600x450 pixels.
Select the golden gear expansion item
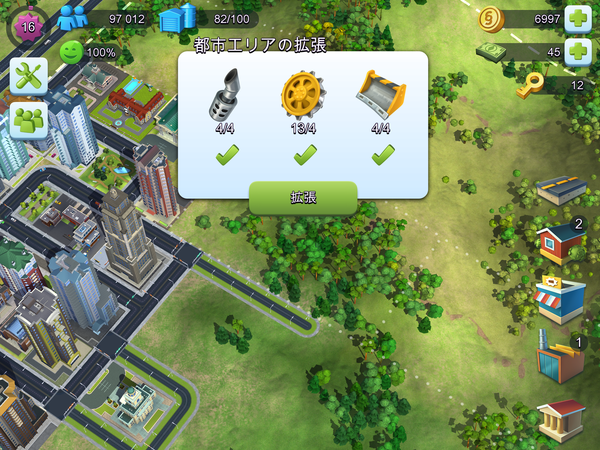click(302, 94)
